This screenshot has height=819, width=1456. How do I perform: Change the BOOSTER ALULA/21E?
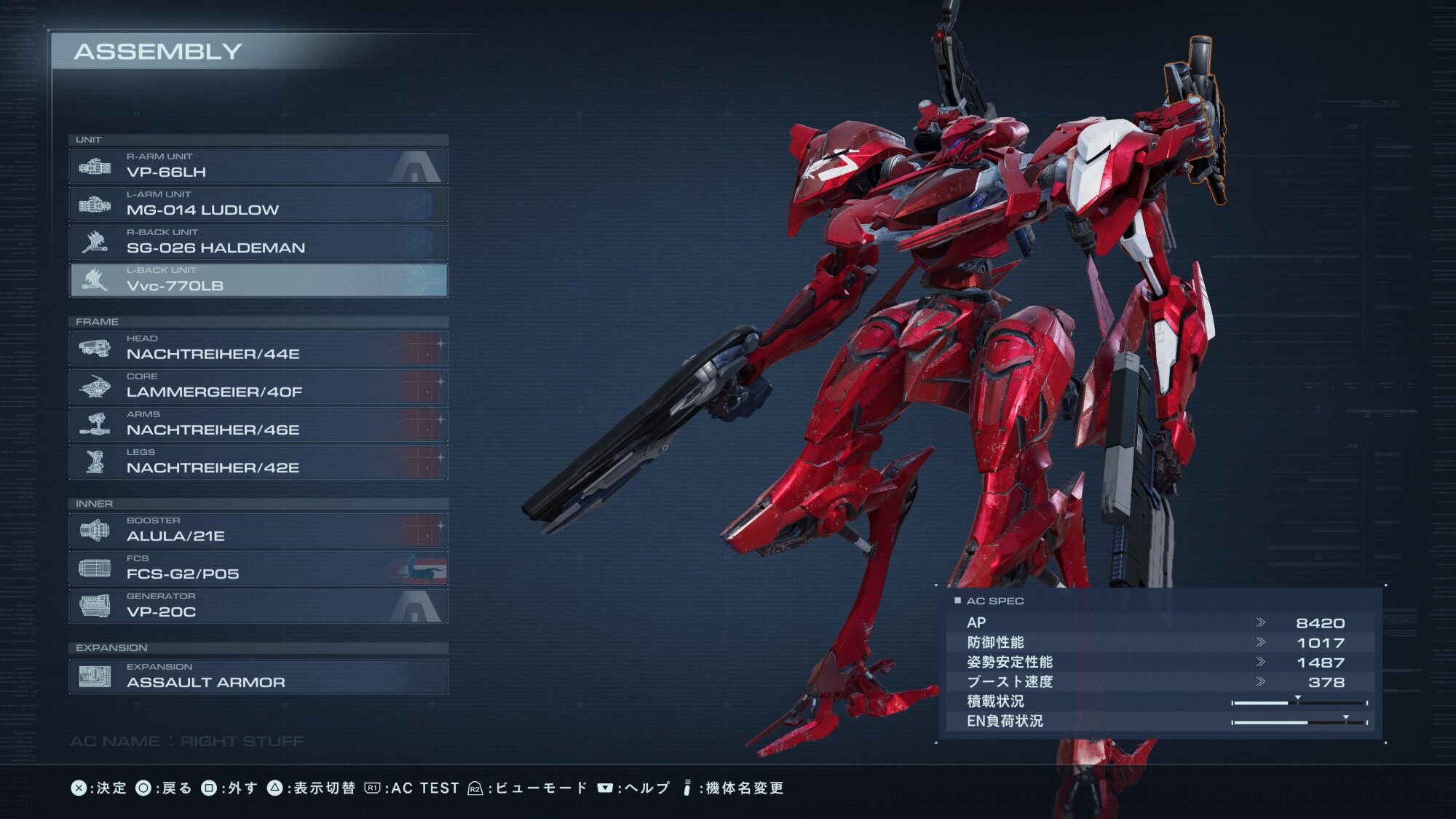pos(258,530)
